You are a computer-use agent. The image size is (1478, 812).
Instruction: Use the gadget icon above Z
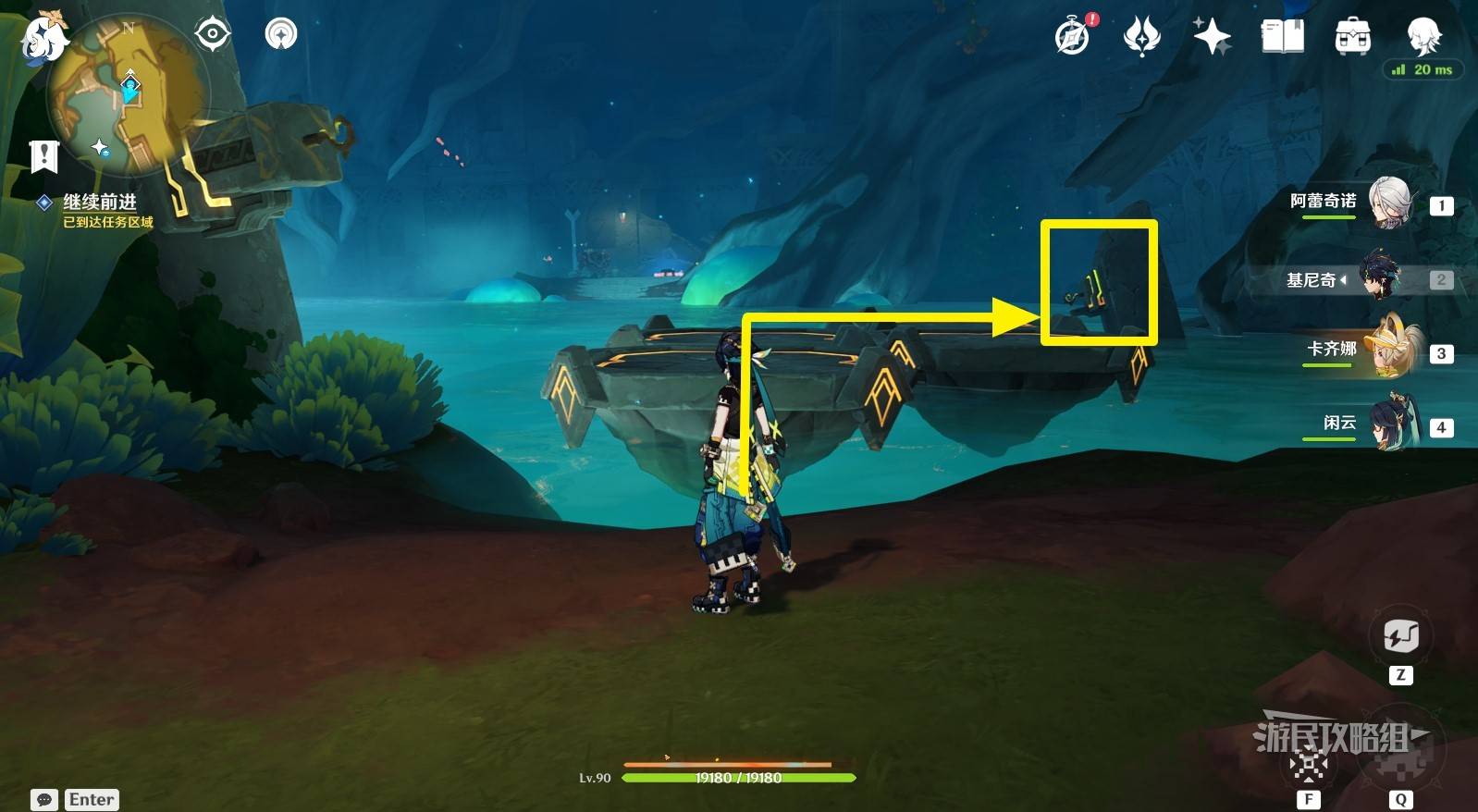pos(1400,636)
